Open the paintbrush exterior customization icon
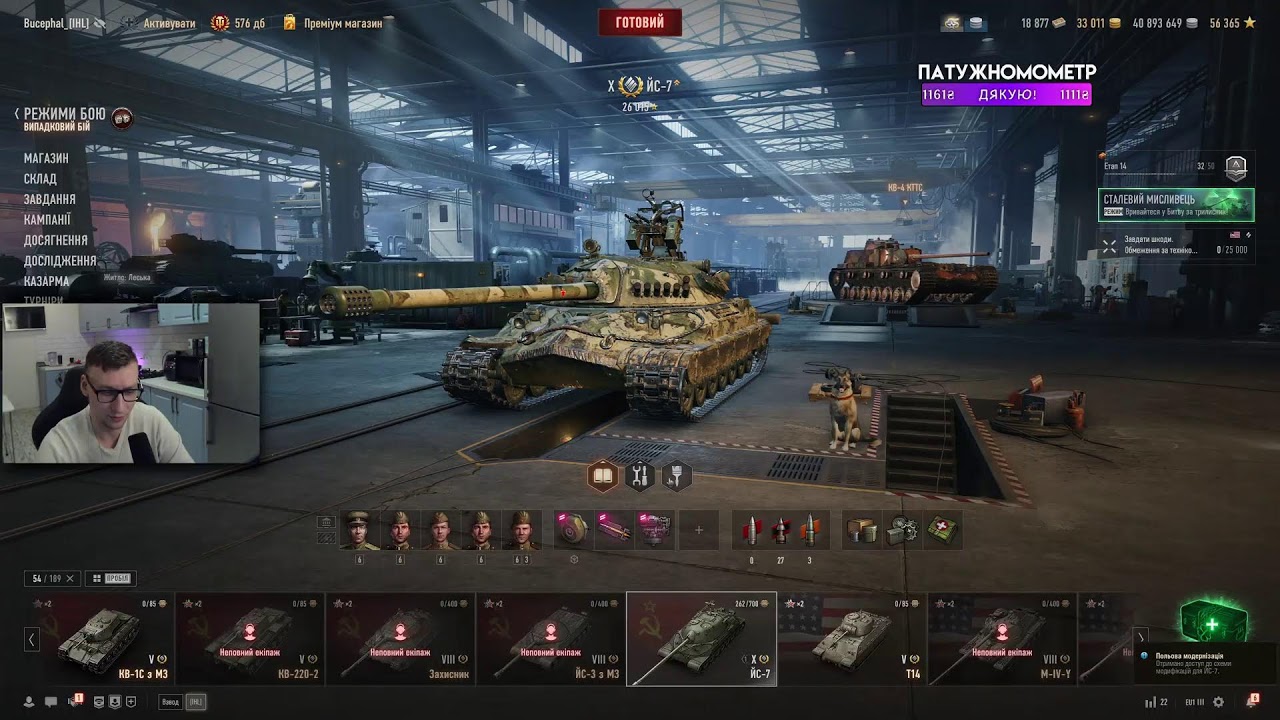 click(677, 477)
